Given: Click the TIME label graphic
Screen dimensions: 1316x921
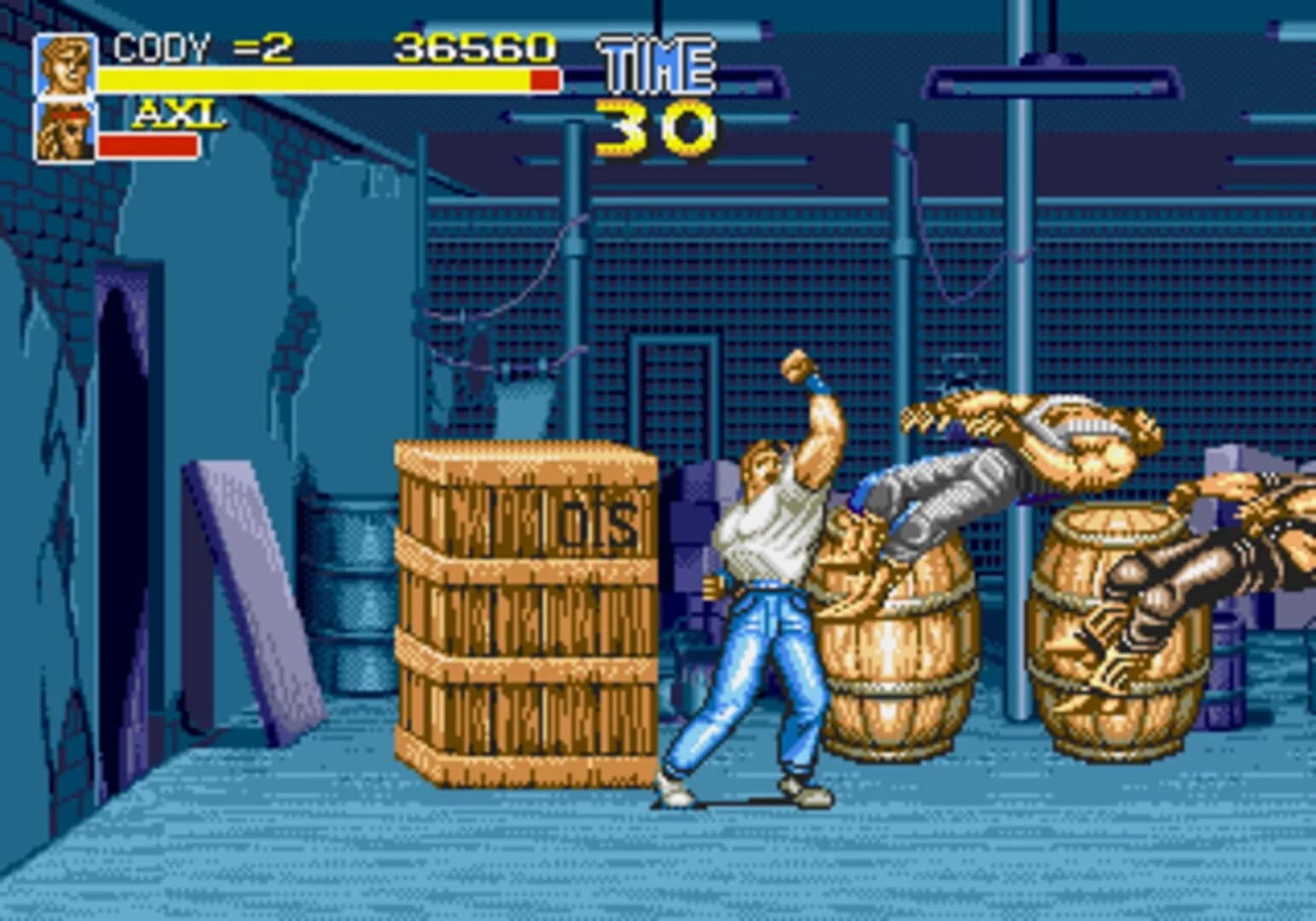Looking at the screenshot, I should click(x=655, y=61).
